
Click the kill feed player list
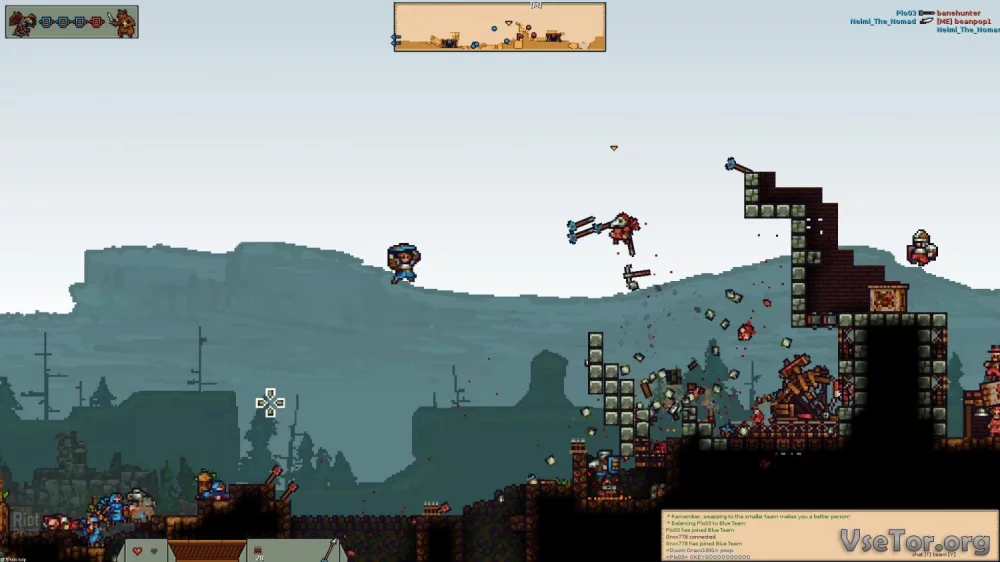tap(946, 21)
